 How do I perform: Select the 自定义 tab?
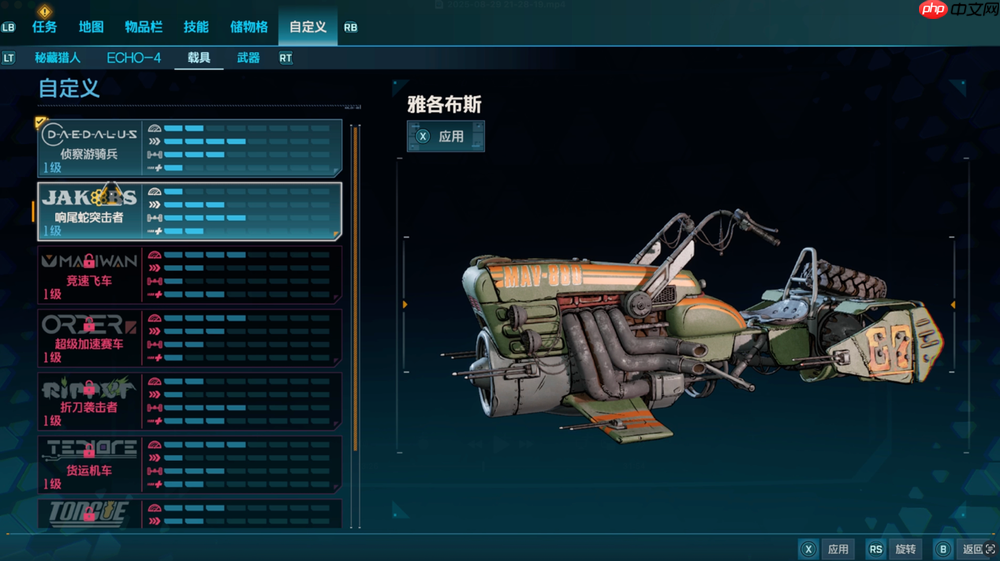pos(308,27)
